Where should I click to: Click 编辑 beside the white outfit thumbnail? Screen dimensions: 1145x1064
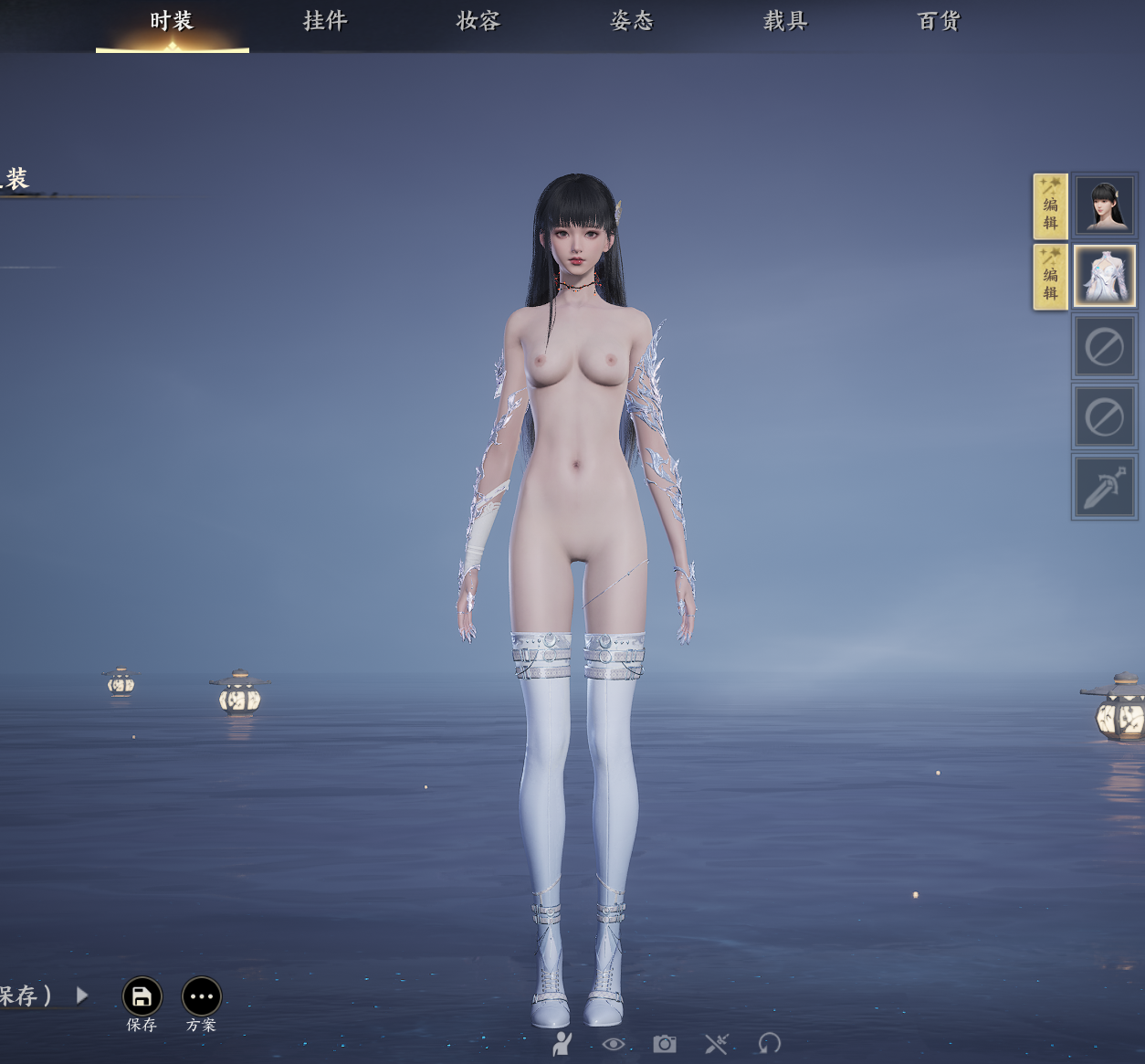click(x=1050, y=277)
